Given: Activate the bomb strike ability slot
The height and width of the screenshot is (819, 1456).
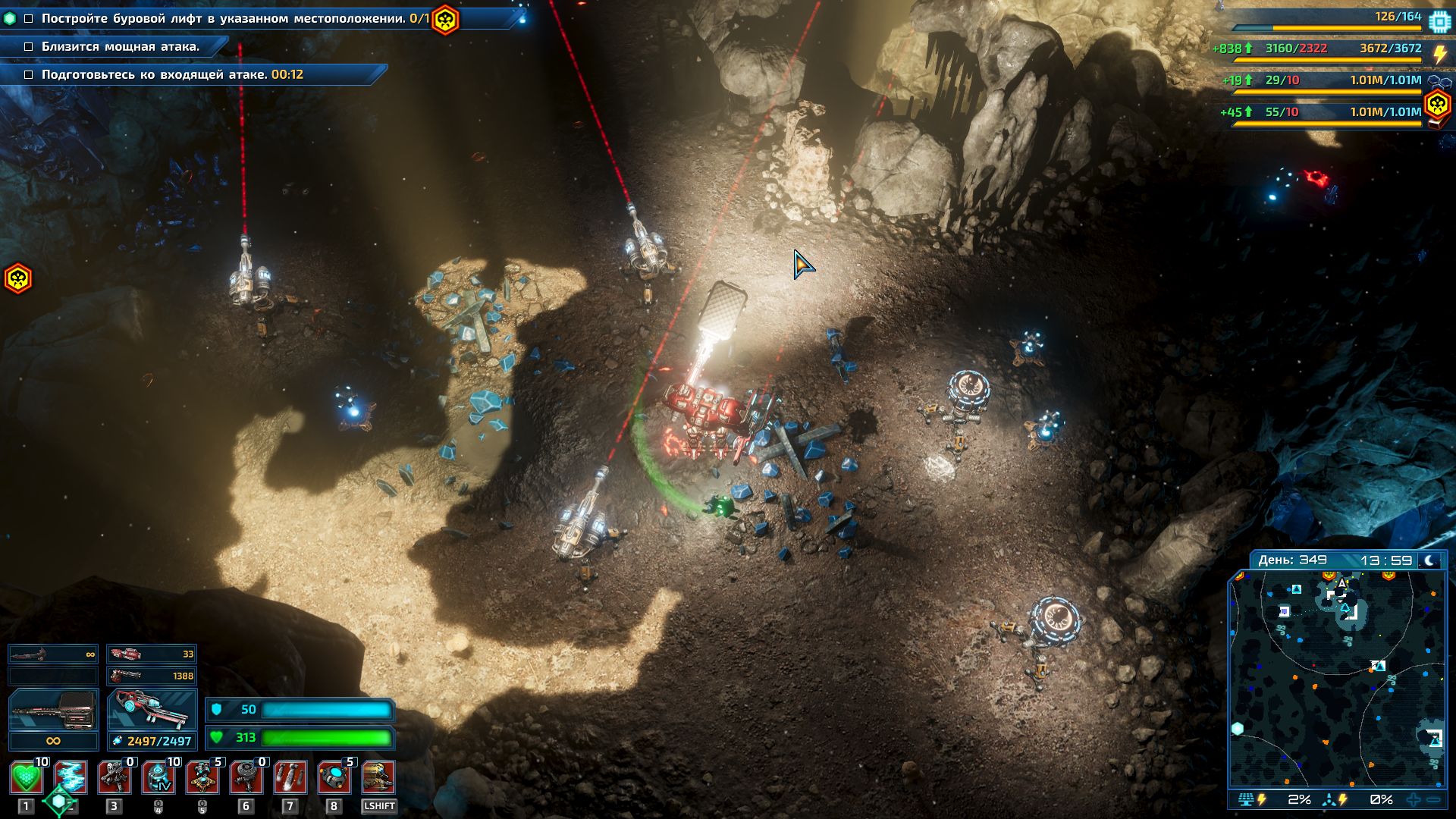Looking at the screenshot, I should click(290, 778).
